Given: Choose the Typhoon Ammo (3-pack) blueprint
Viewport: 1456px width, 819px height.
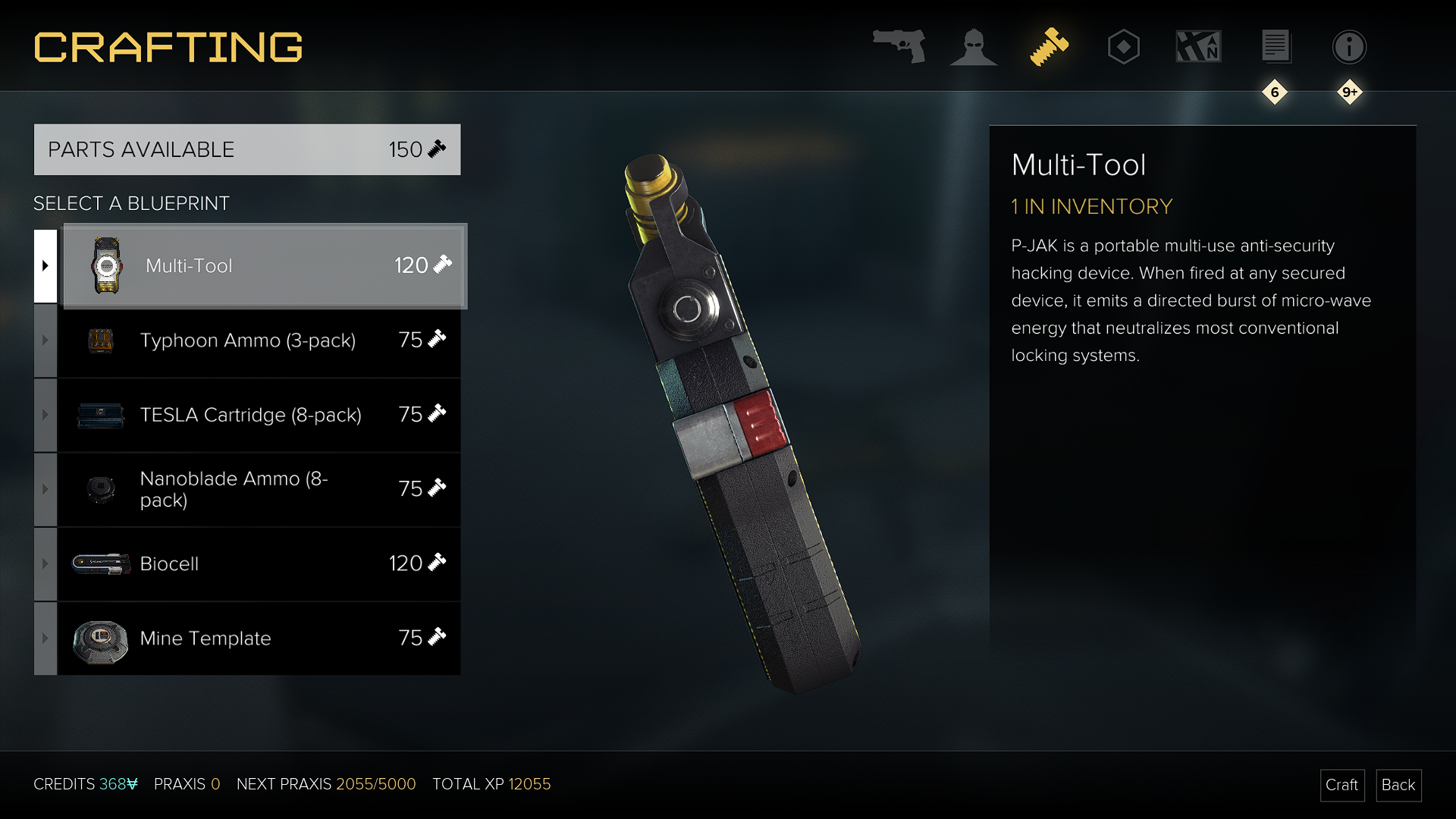Looking at the screenshot, I should (258, 340).
